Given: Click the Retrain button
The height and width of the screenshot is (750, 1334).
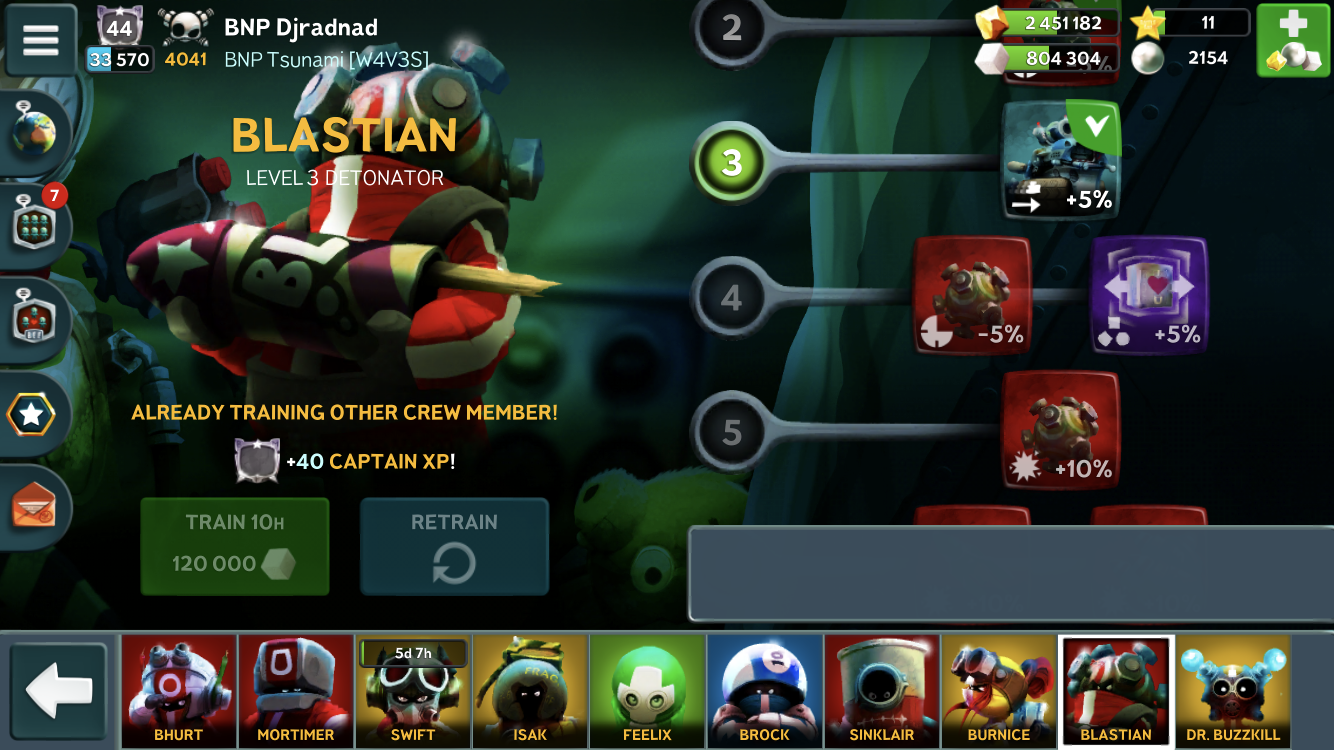Looking at the screenshot, I should [x=454, y=546].
